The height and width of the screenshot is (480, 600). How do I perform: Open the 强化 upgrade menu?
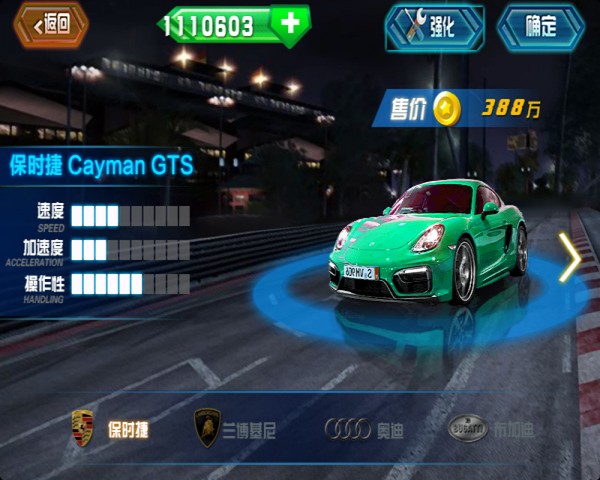(x=435, y=27)
